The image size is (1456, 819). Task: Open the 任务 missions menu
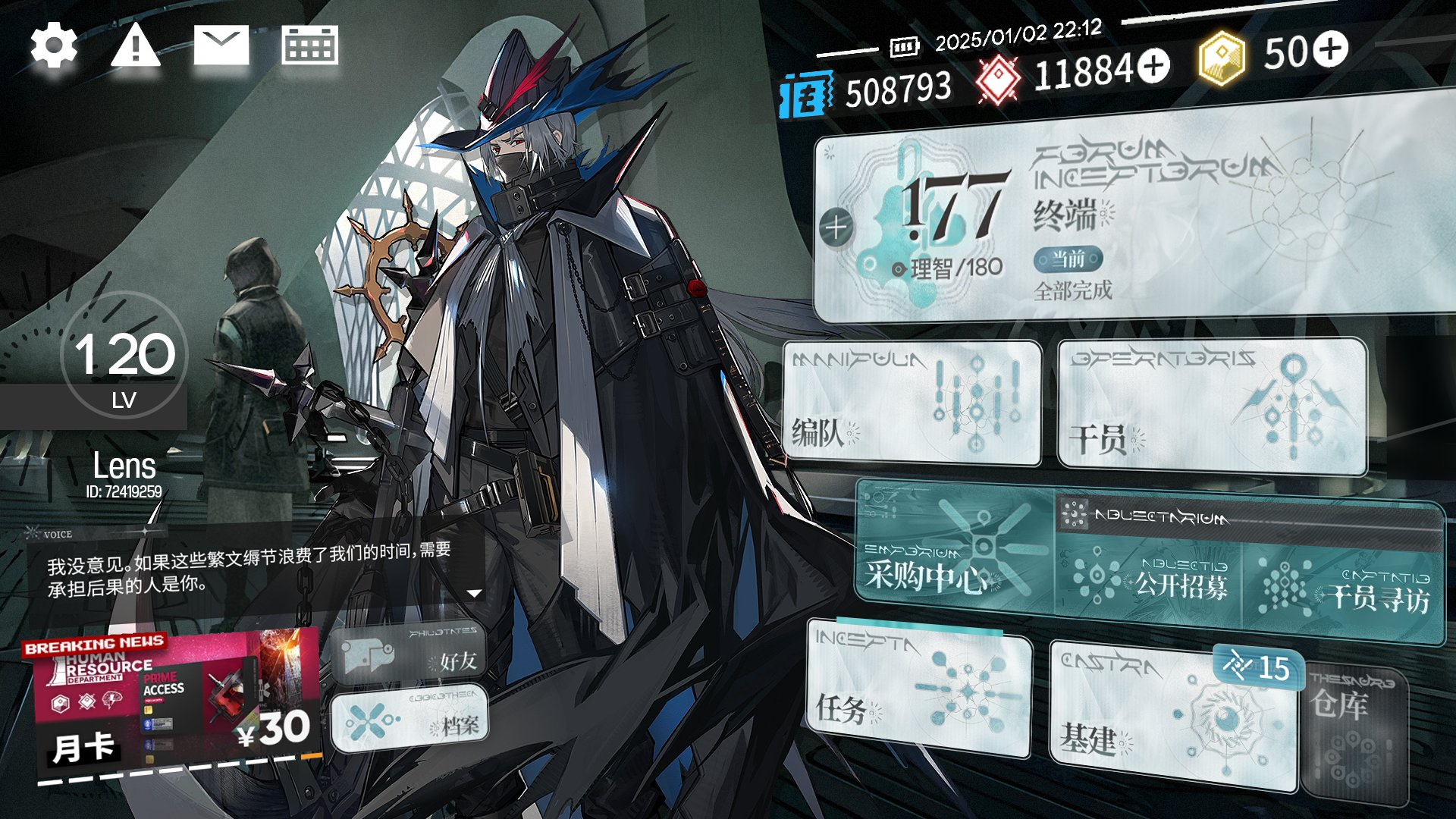coord(918,688)
